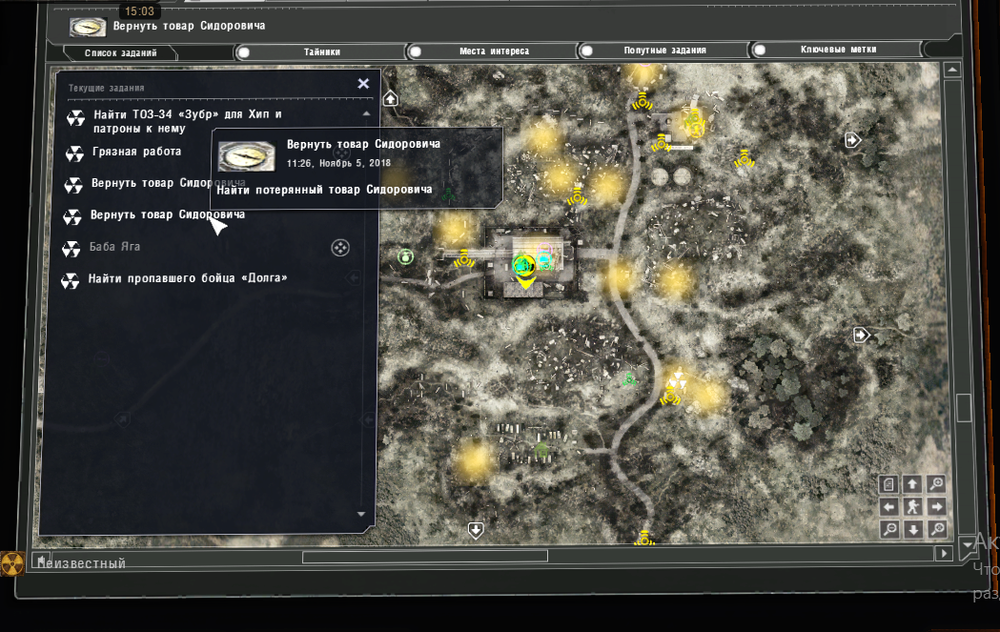The width and height of the screenshot is (1000, 632).
Task: Select the Грязная работа task
Action: click(135, 152)
